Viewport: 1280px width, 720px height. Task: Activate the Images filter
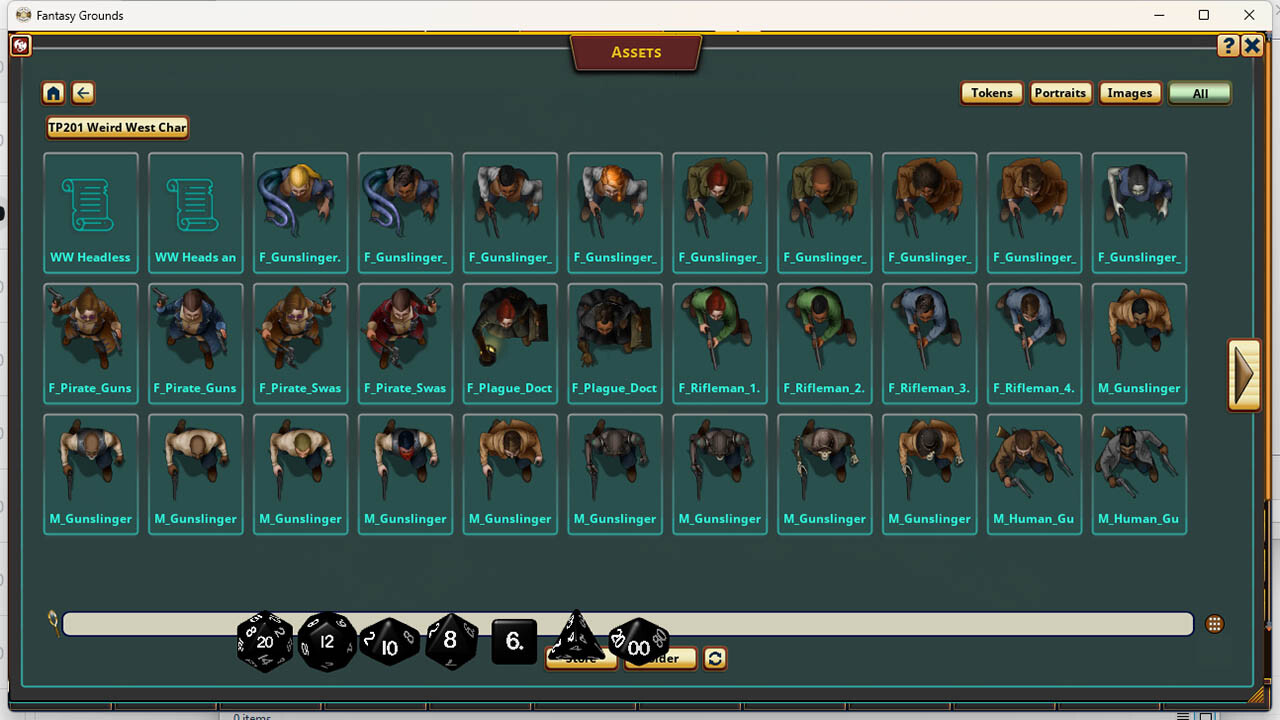pyautogui.click(x=1130, y=92)
